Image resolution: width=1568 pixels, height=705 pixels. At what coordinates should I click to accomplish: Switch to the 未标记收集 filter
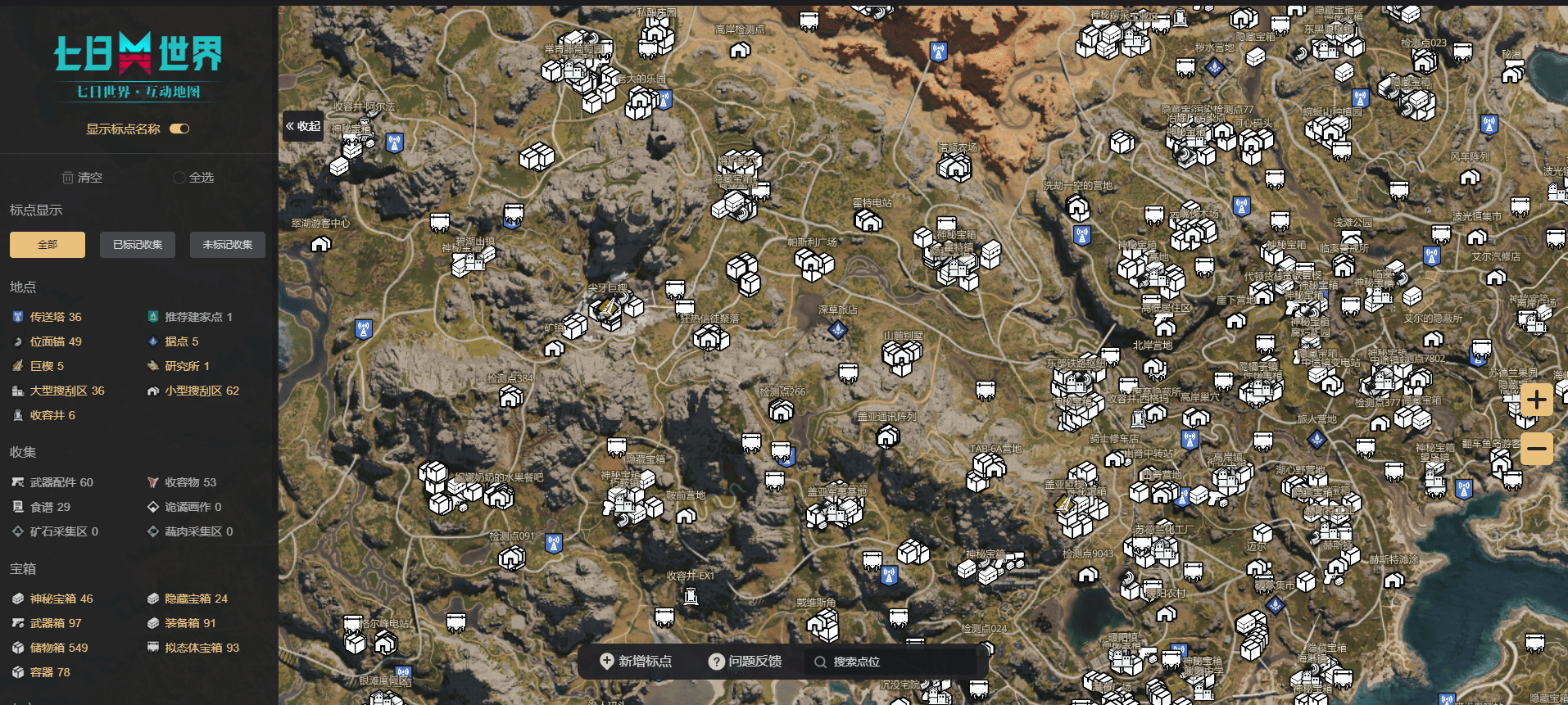[228, 245]
